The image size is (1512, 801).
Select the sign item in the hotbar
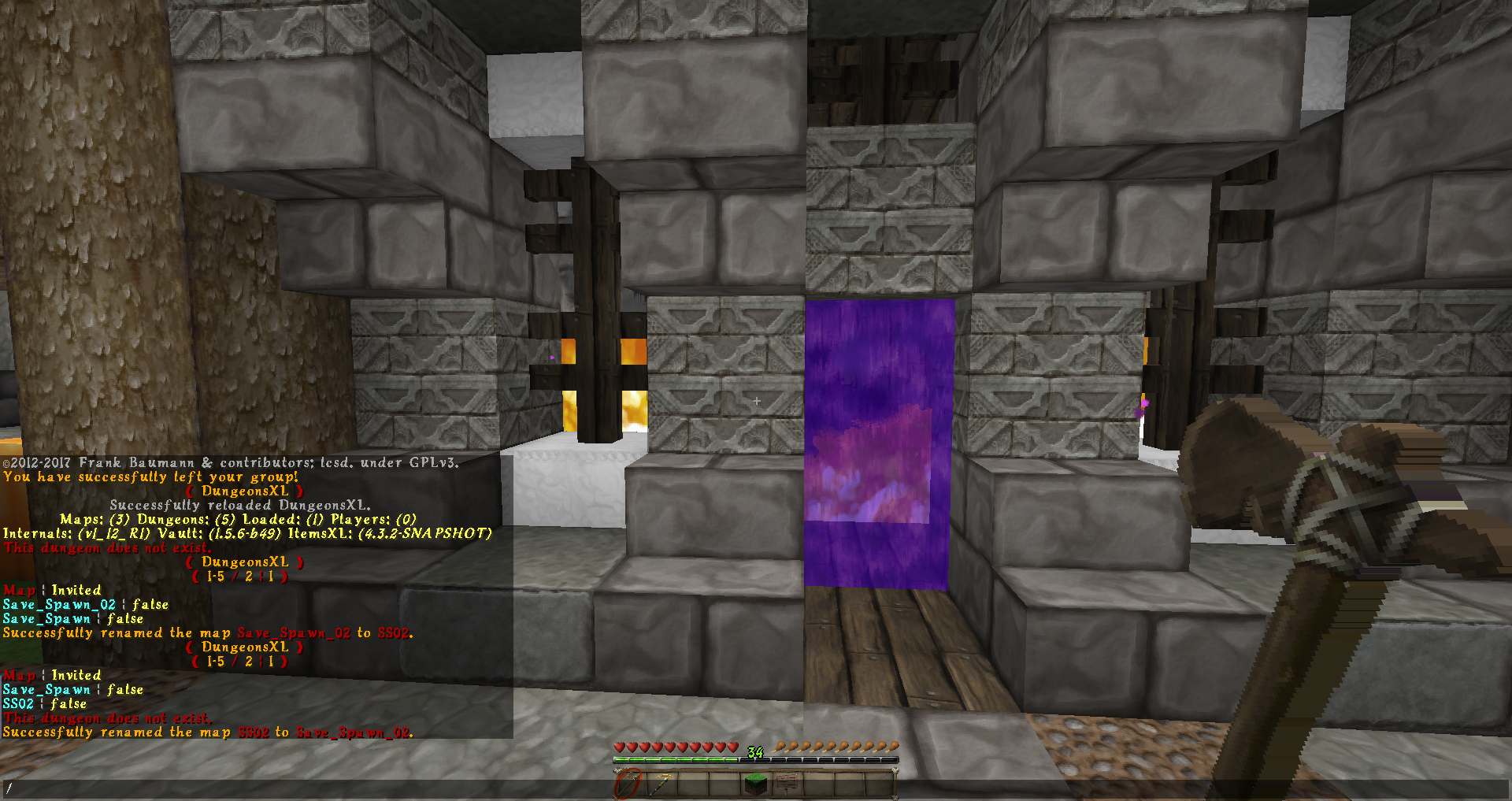[x=786, y=784]
